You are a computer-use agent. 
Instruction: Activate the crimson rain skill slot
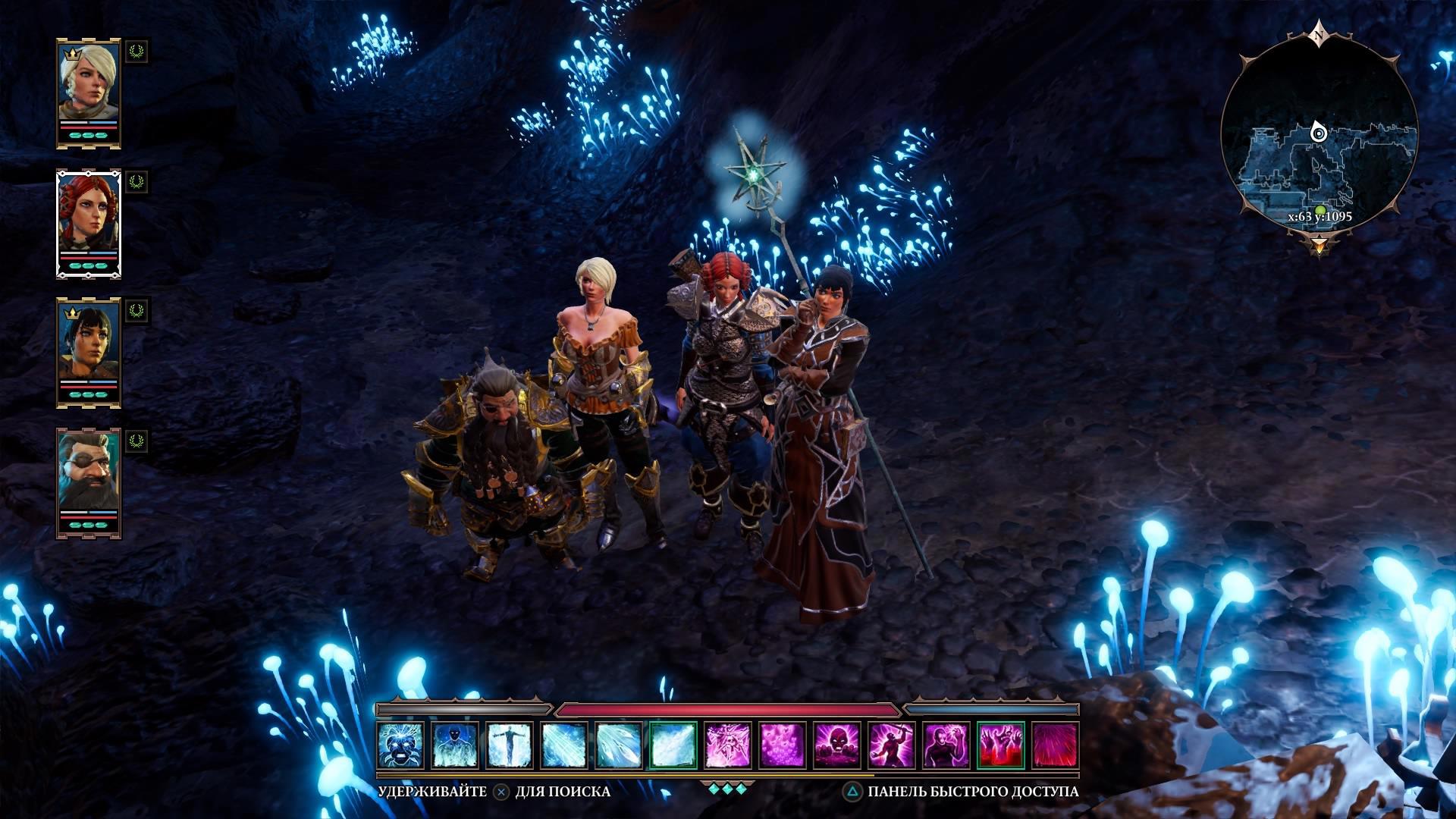click(1056, 745)
